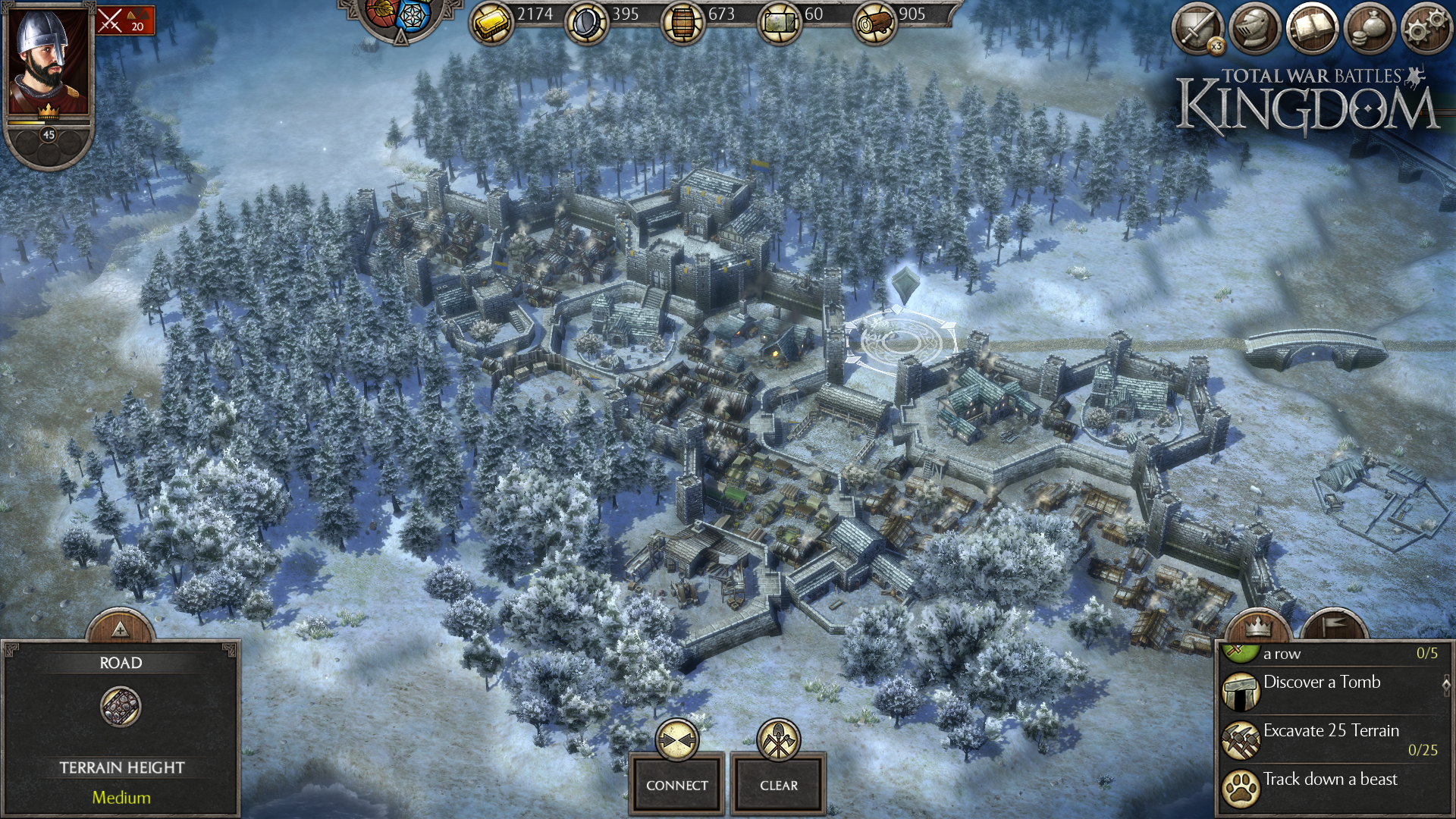Open the sword and shield battles menu
The height and width of the screenshot is (819, 1456).
(1197, 29)
